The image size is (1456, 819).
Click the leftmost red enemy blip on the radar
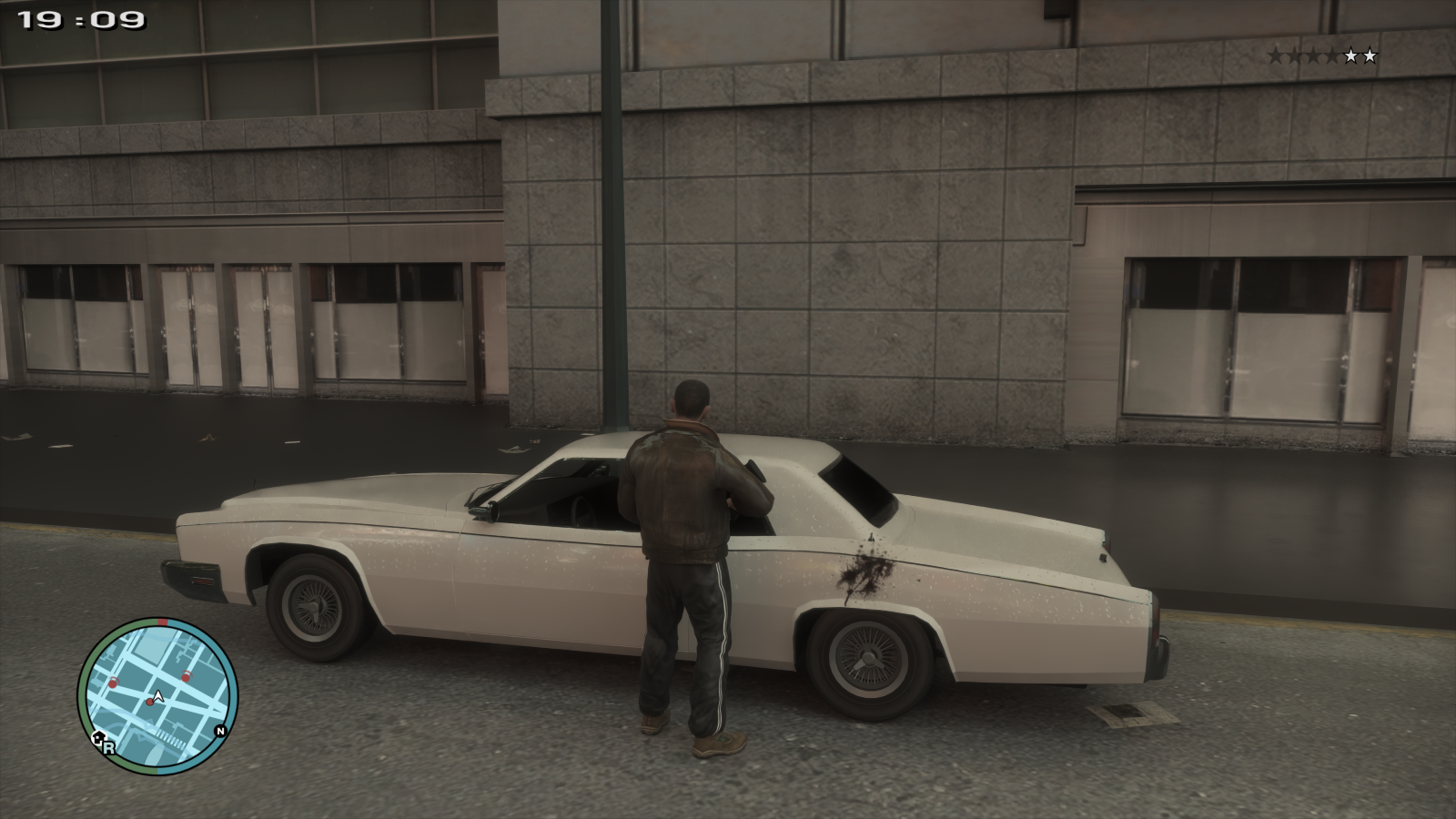(x=113, y=682)
